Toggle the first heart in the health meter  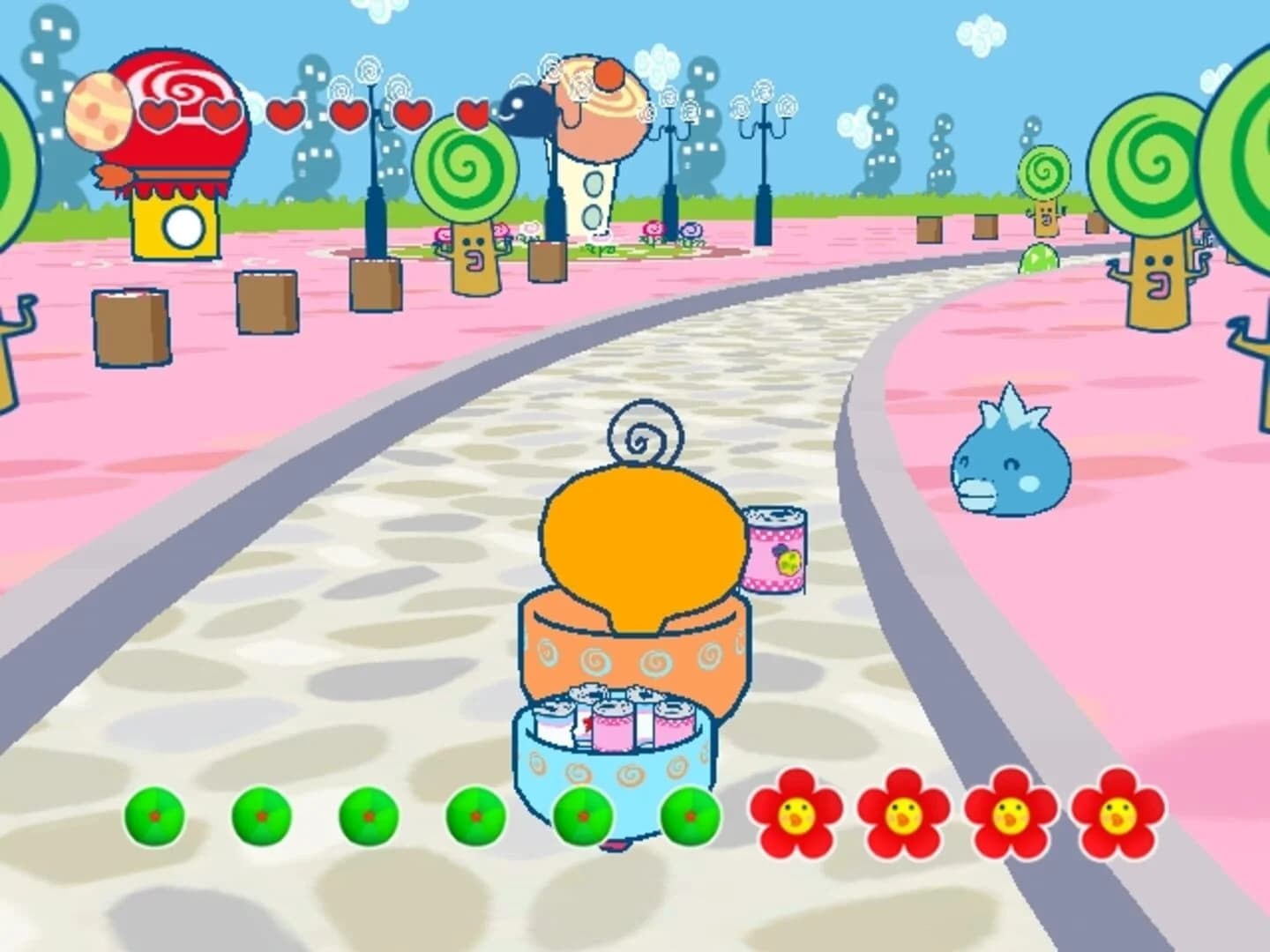coord(159,110)
